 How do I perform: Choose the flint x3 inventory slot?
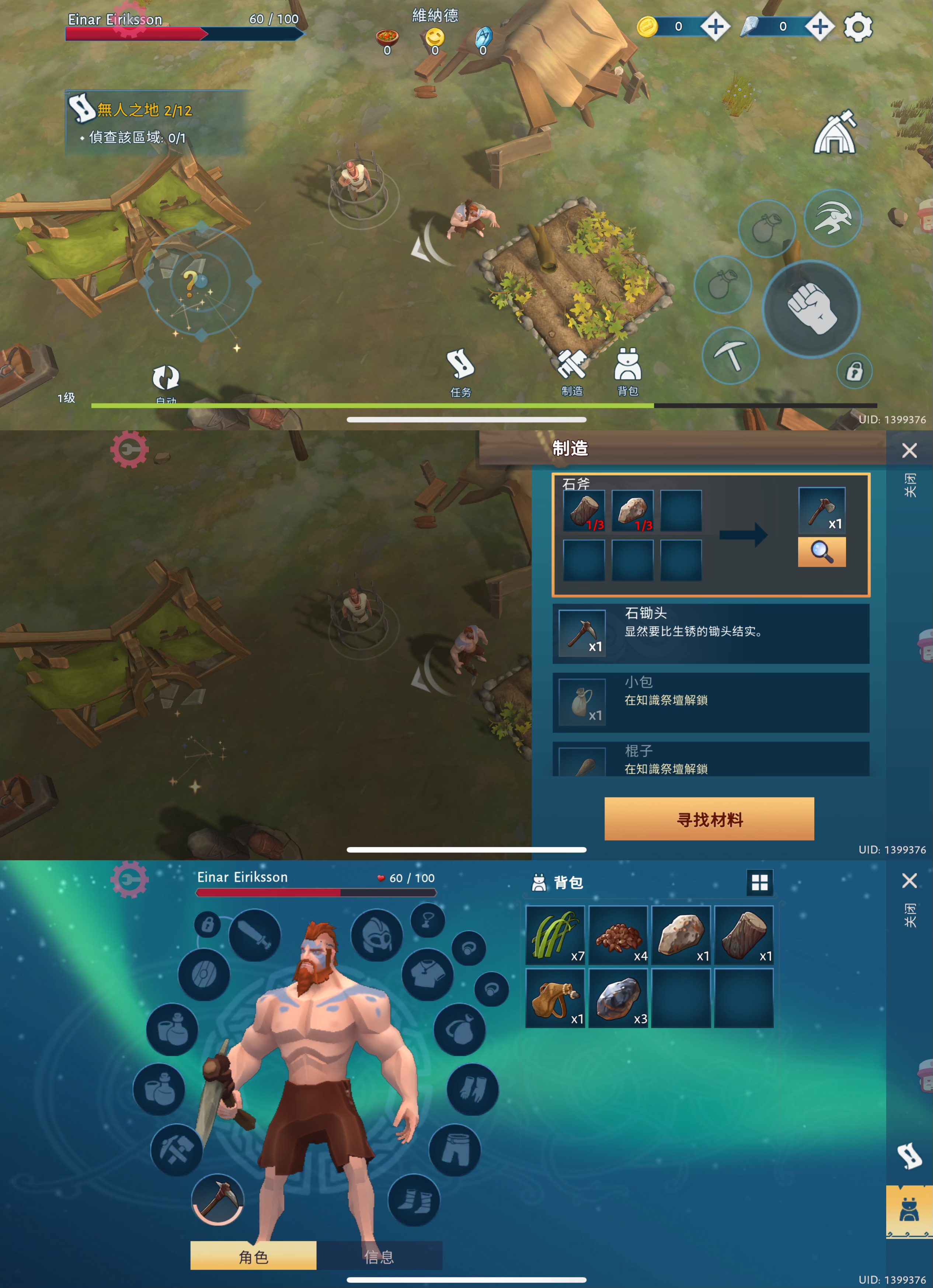point(619,998)
